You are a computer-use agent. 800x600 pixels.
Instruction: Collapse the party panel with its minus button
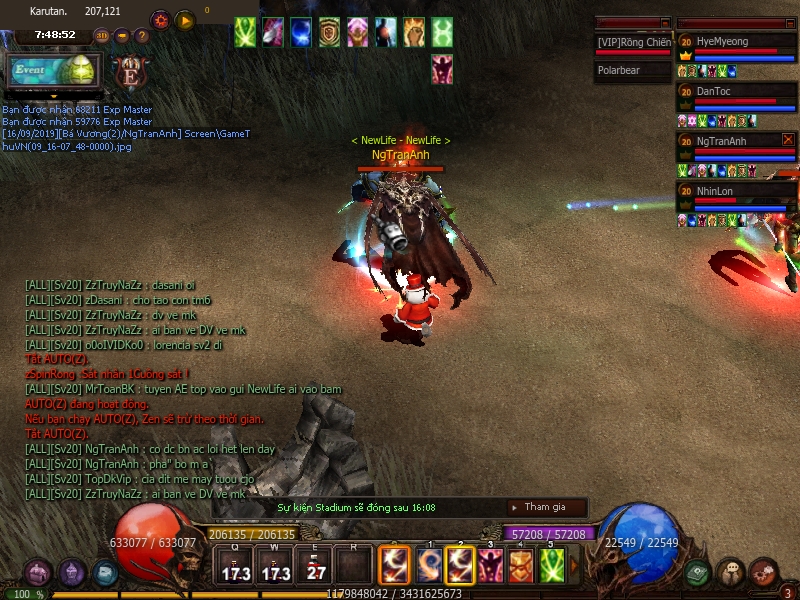click(x=791, y=22)
